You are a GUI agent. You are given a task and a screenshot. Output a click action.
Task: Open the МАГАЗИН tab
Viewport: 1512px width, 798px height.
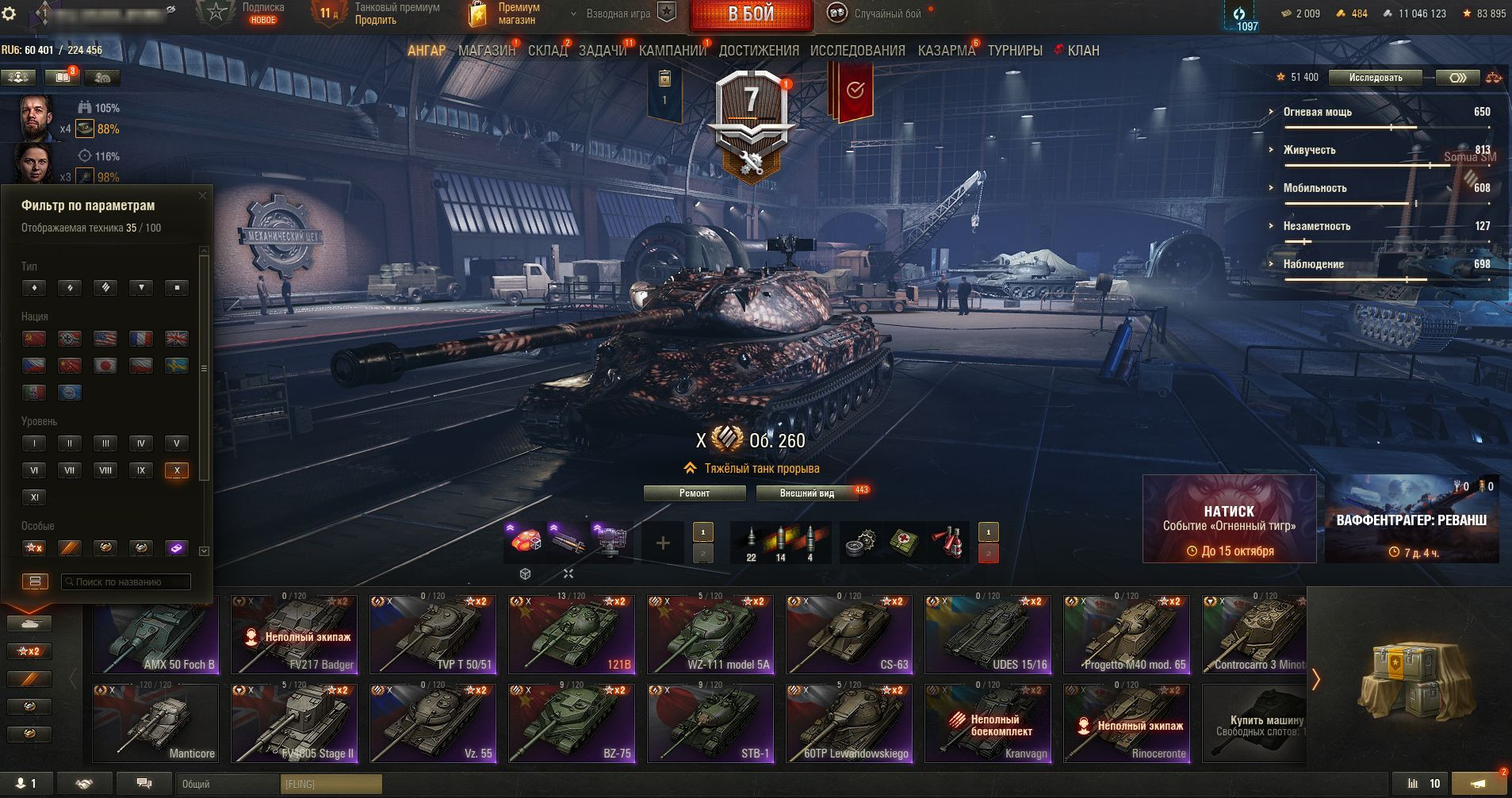pyautogui.click(x=486, y=51)
